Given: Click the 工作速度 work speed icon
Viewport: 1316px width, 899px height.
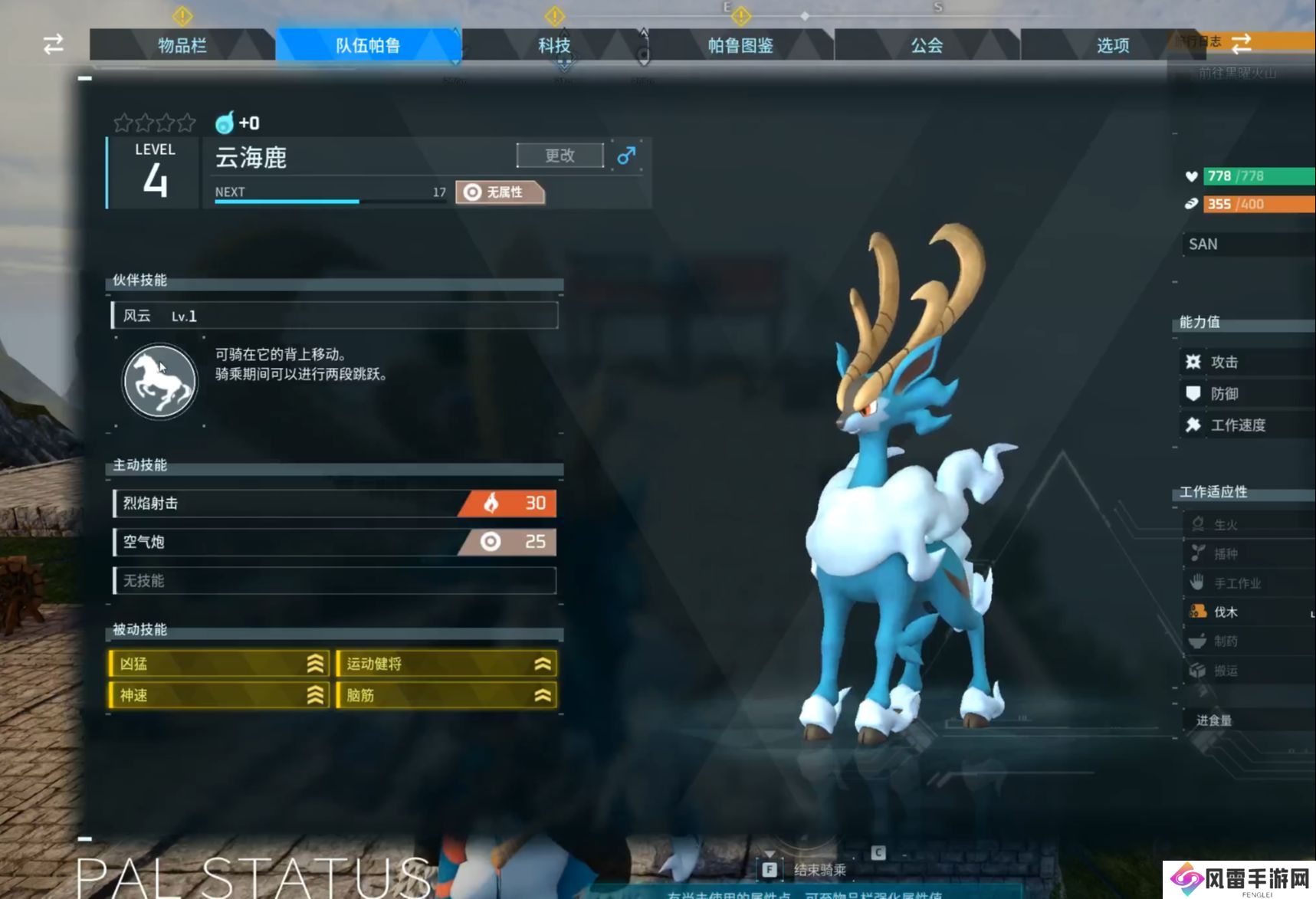Looking at the screenshot, I should tap(1193, 425).
